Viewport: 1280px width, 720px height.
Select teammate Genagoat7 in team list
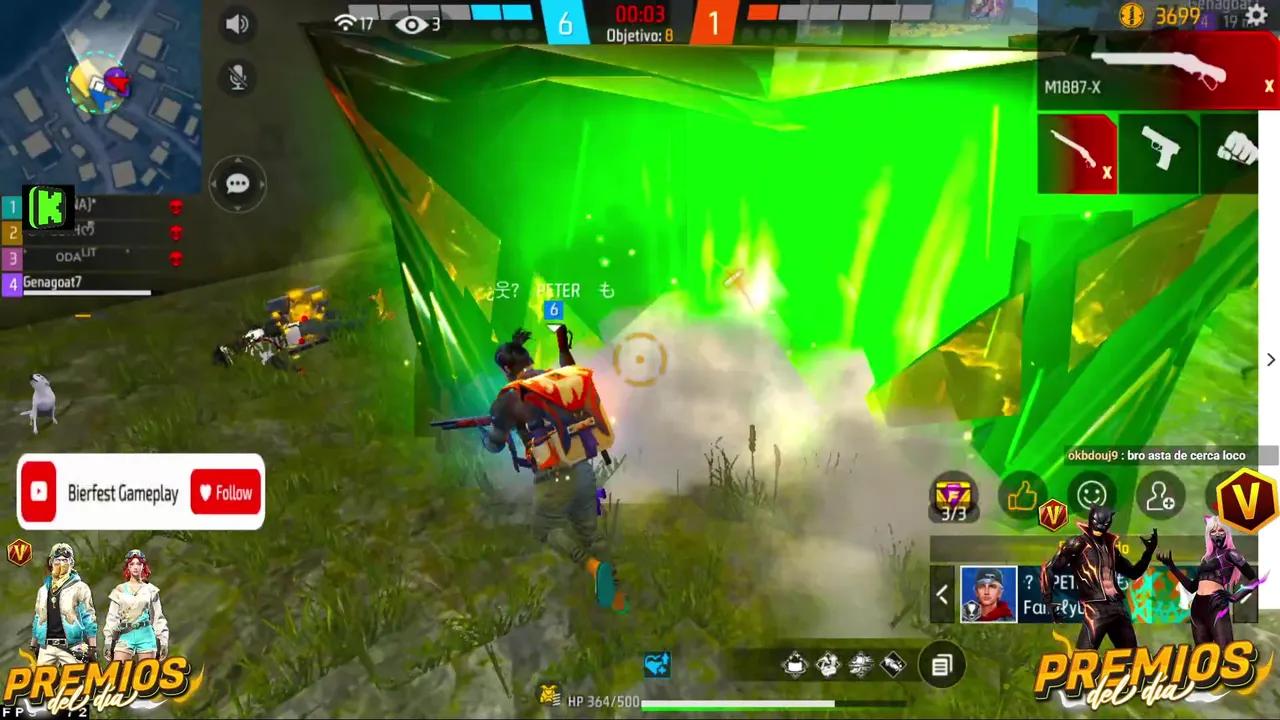coord(55,282)
